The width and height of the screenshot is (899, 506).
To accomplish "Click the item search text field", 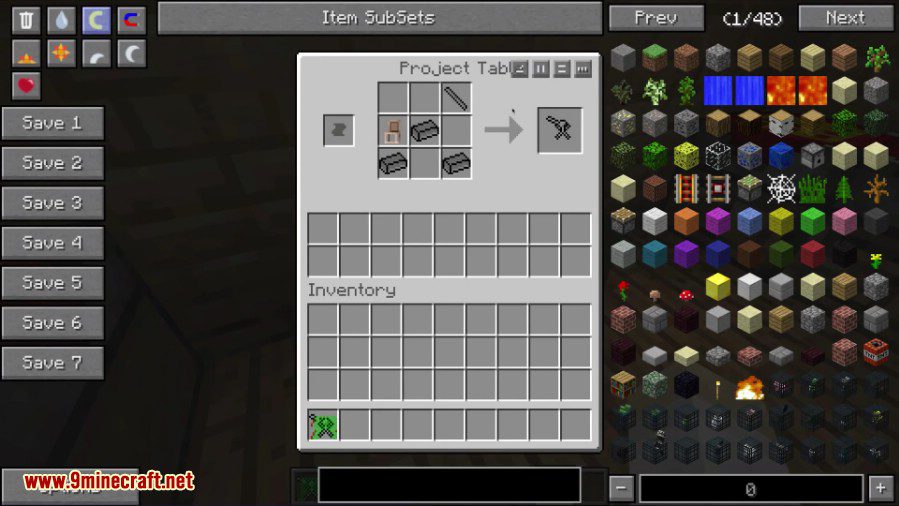I will (x=449, y=485).
